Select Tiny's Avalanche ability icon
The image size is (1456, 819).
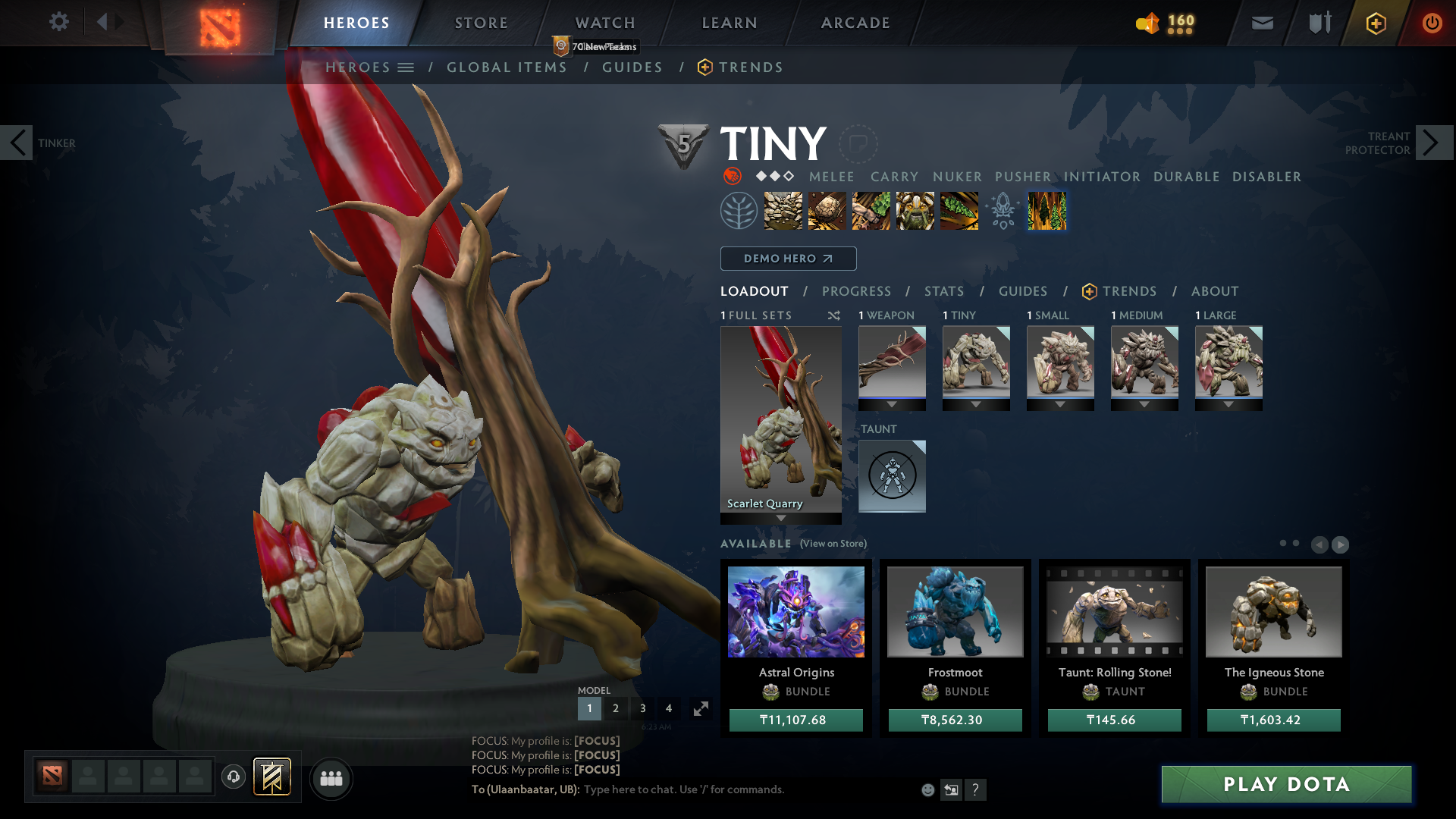click(783, 211)
